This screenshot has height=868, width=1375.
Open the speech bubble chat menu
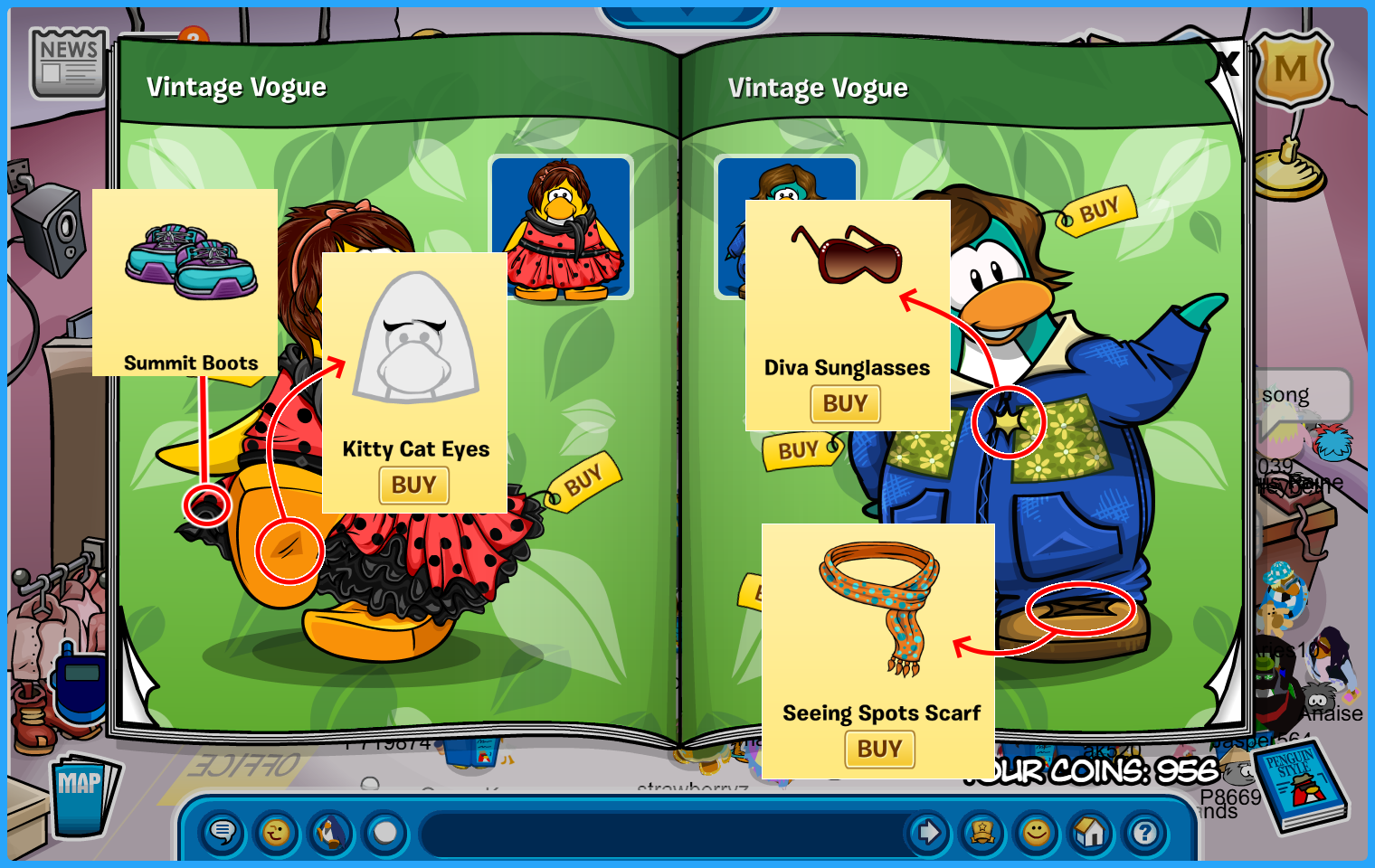tap(223, 832)
